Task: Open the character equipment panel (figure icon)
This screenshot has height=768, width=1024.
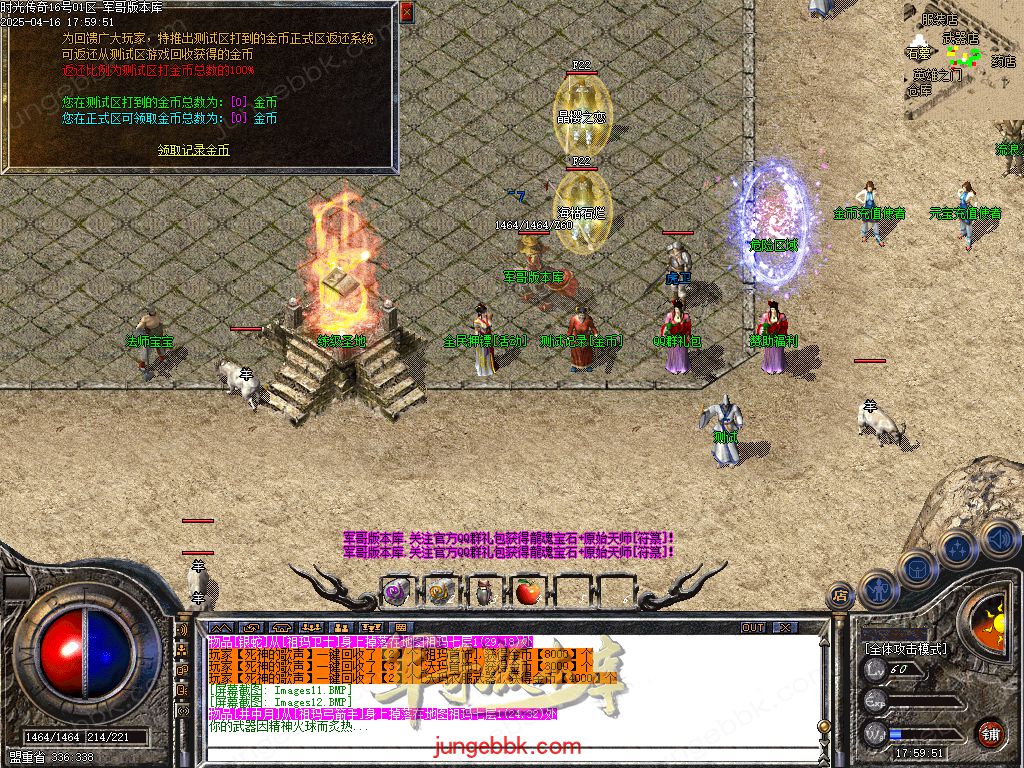Action: [x=879, y=589]
